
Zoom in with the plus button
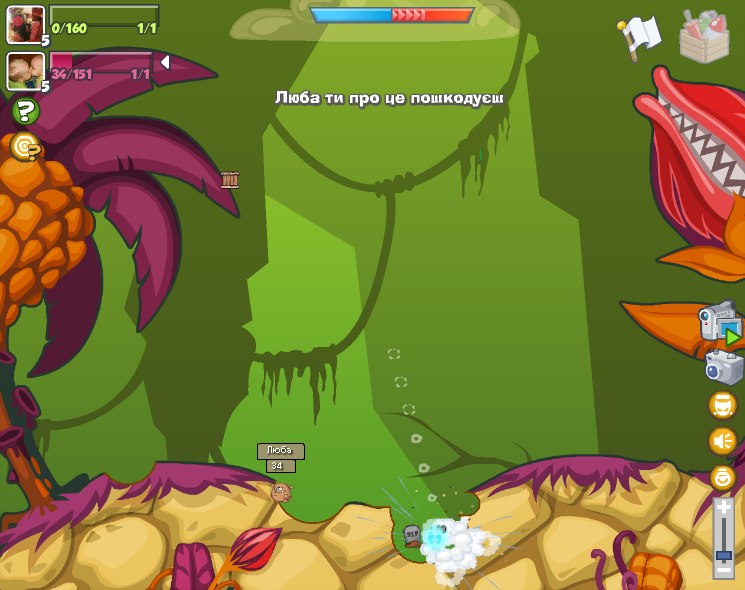(x=723, y=507)
